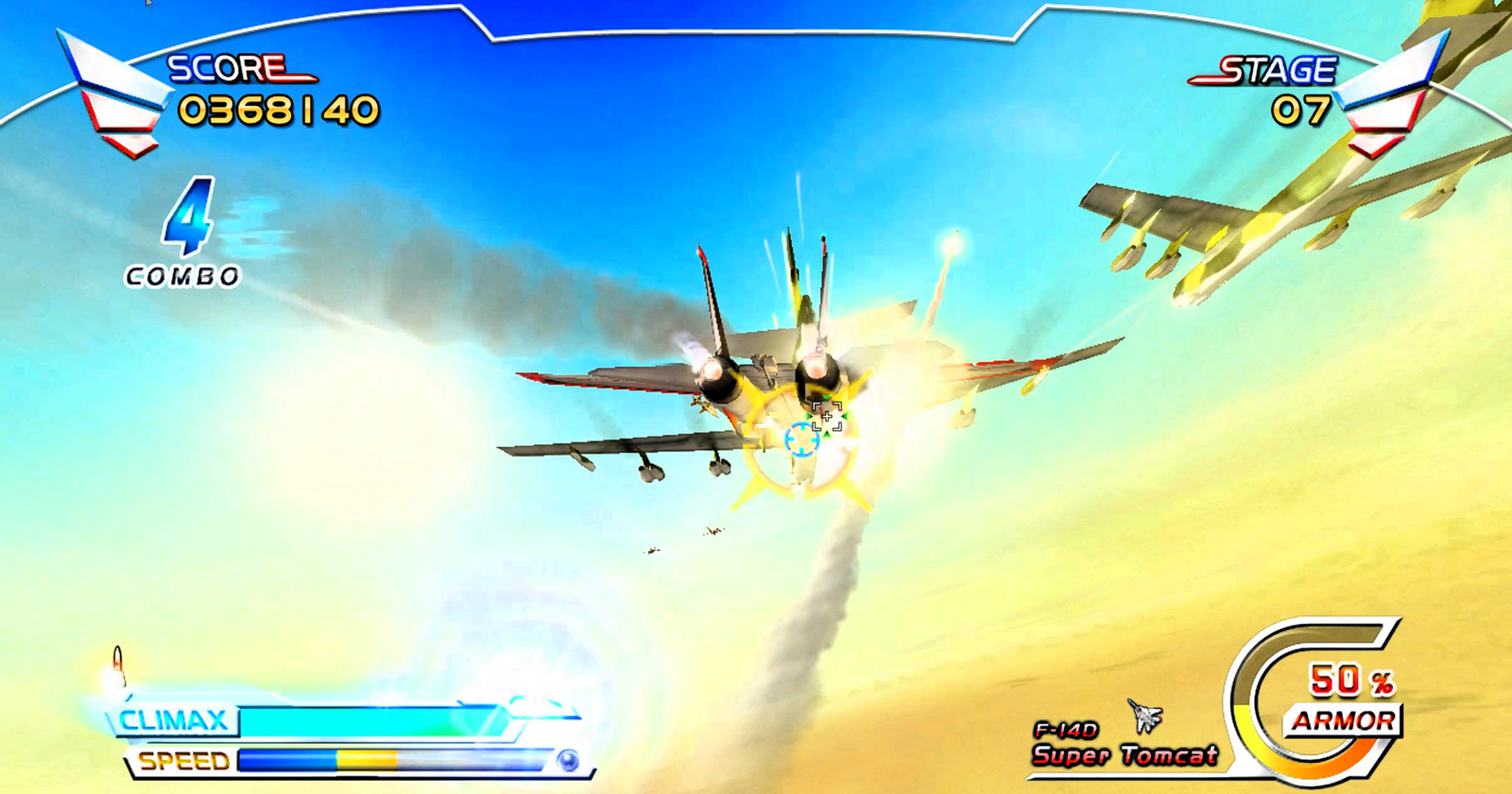The image size is (1512, 794).
Task: Click the STAGE emblem wing icon
Action: point(1389,90)
